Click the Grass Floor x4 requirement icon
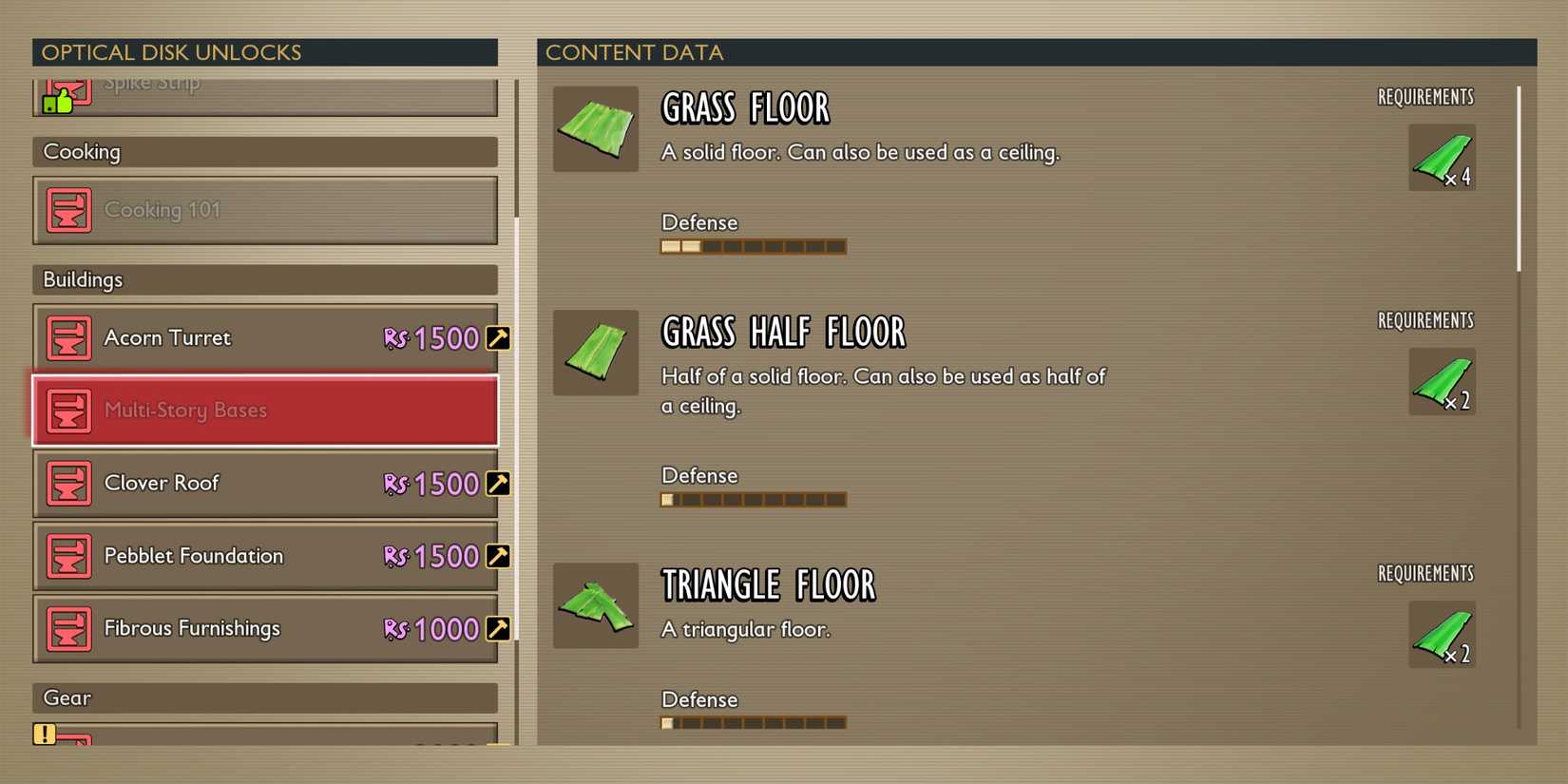 pyautogui.click(x=1440, y=158)
